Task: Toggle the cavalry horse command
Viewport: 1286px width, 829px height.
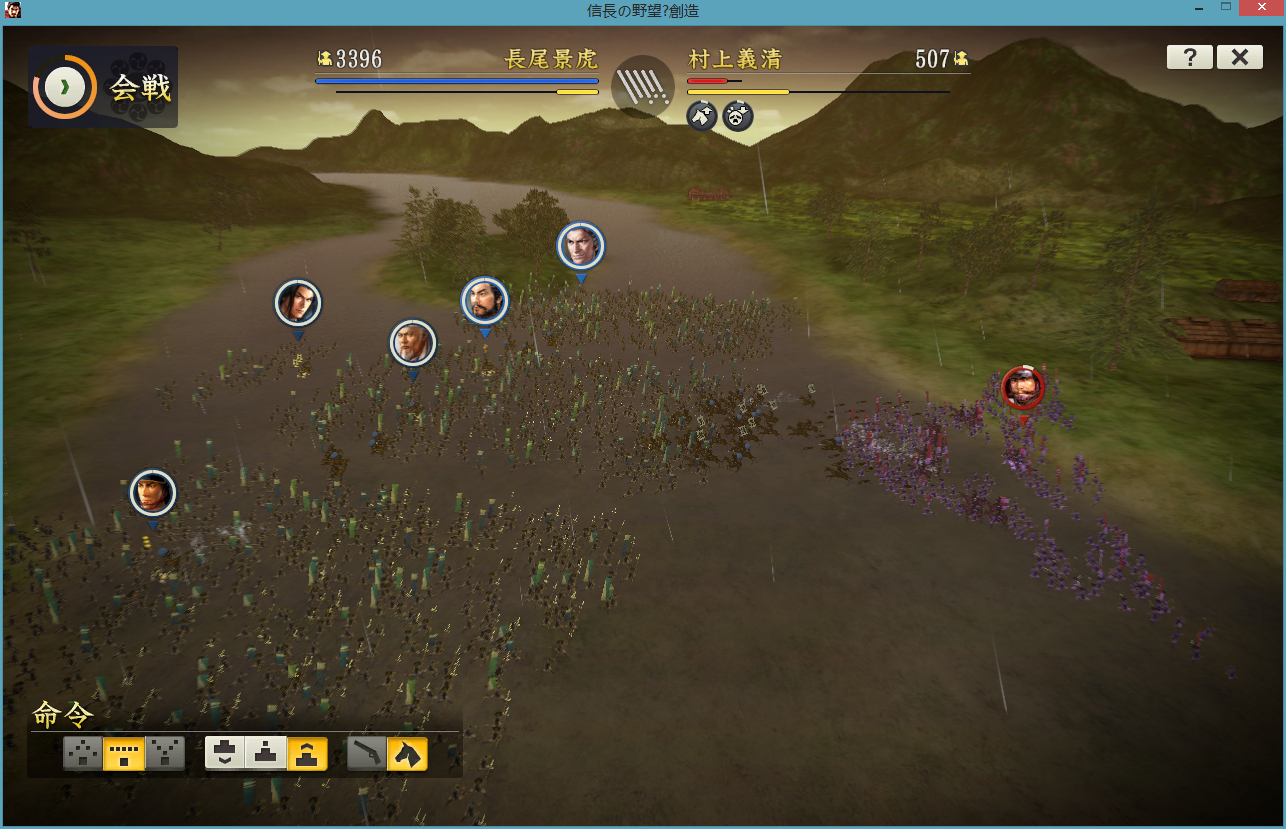Action: (408, 753)
